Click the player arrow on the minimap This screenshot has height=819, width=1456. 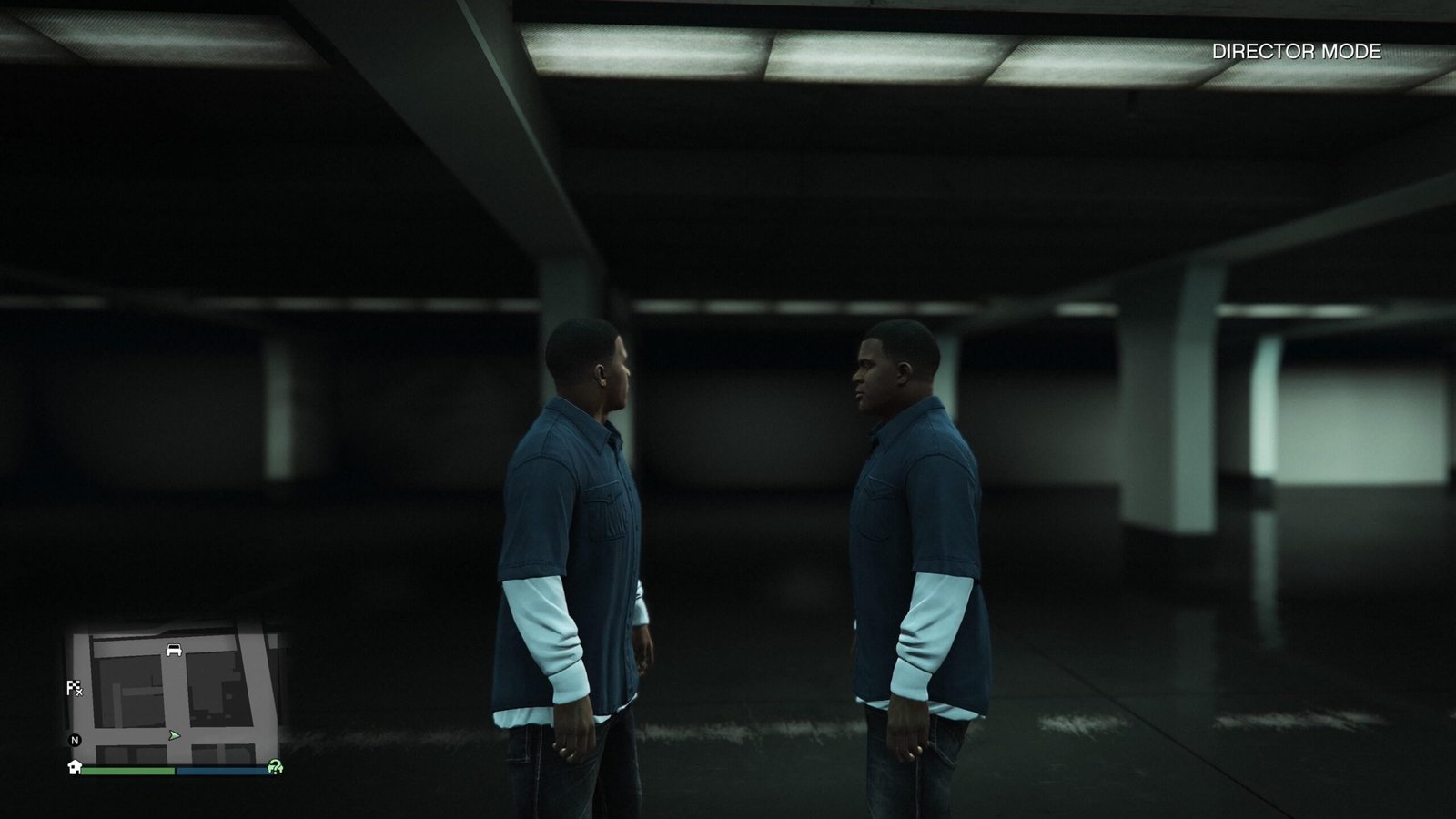point(175,735)
